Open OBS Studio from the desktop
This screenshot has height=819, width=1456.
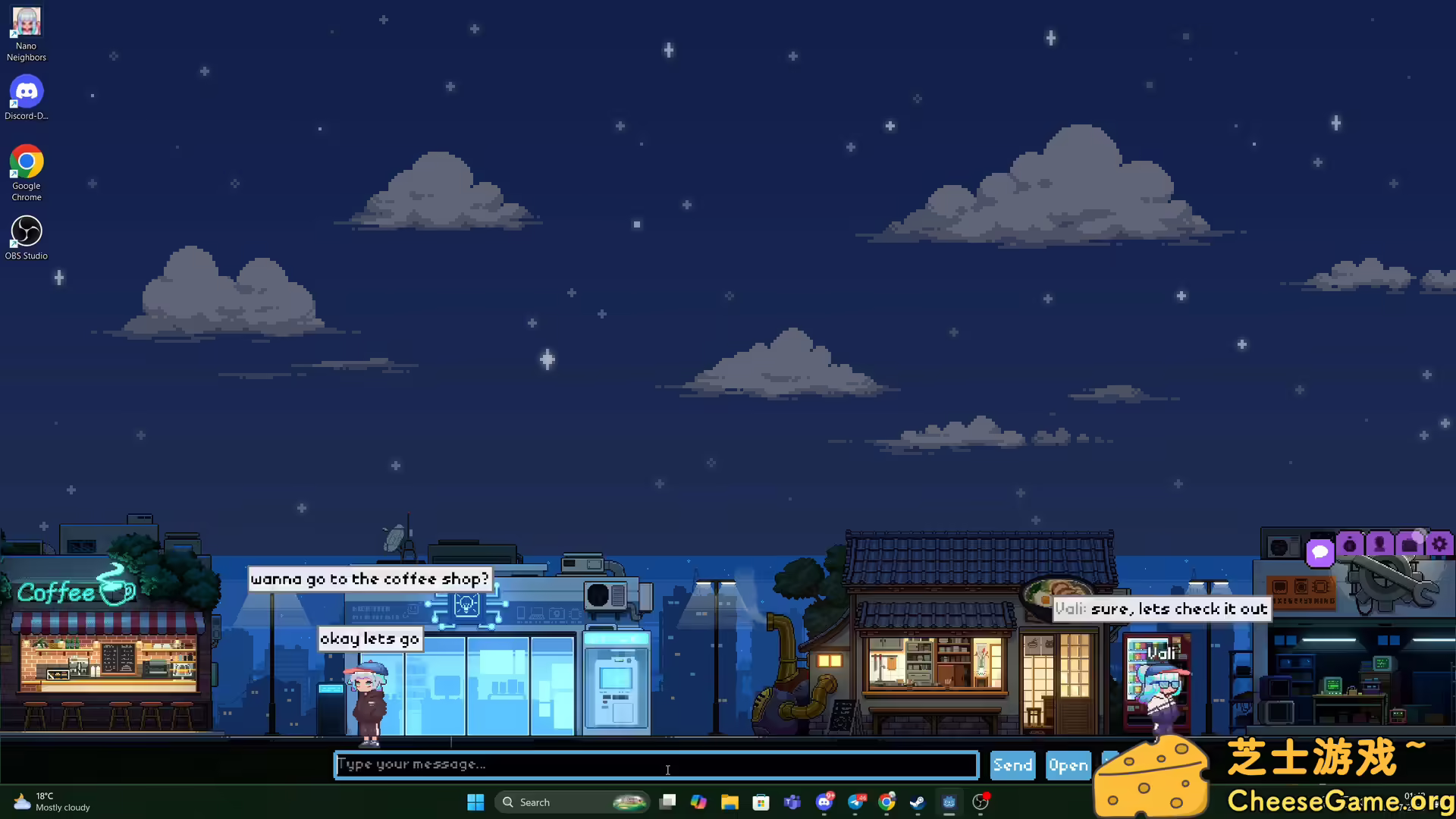26,230
